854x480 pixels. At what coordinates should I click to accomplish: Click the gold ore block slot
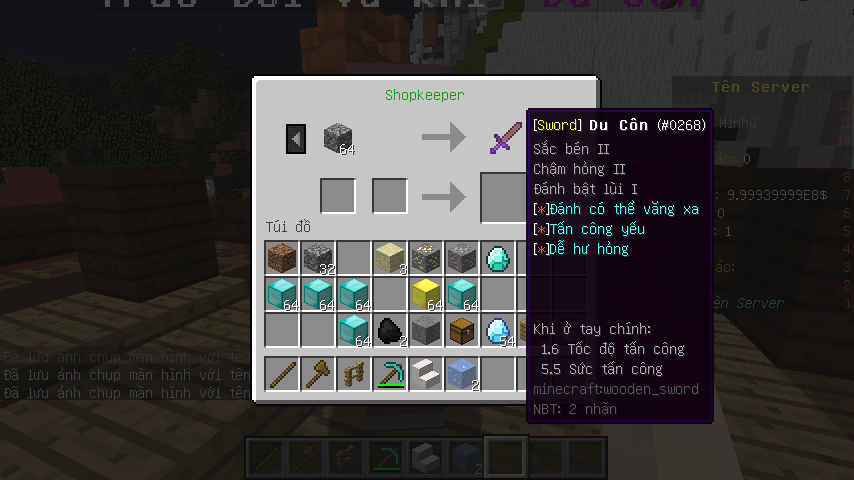[x=427, y=259]
